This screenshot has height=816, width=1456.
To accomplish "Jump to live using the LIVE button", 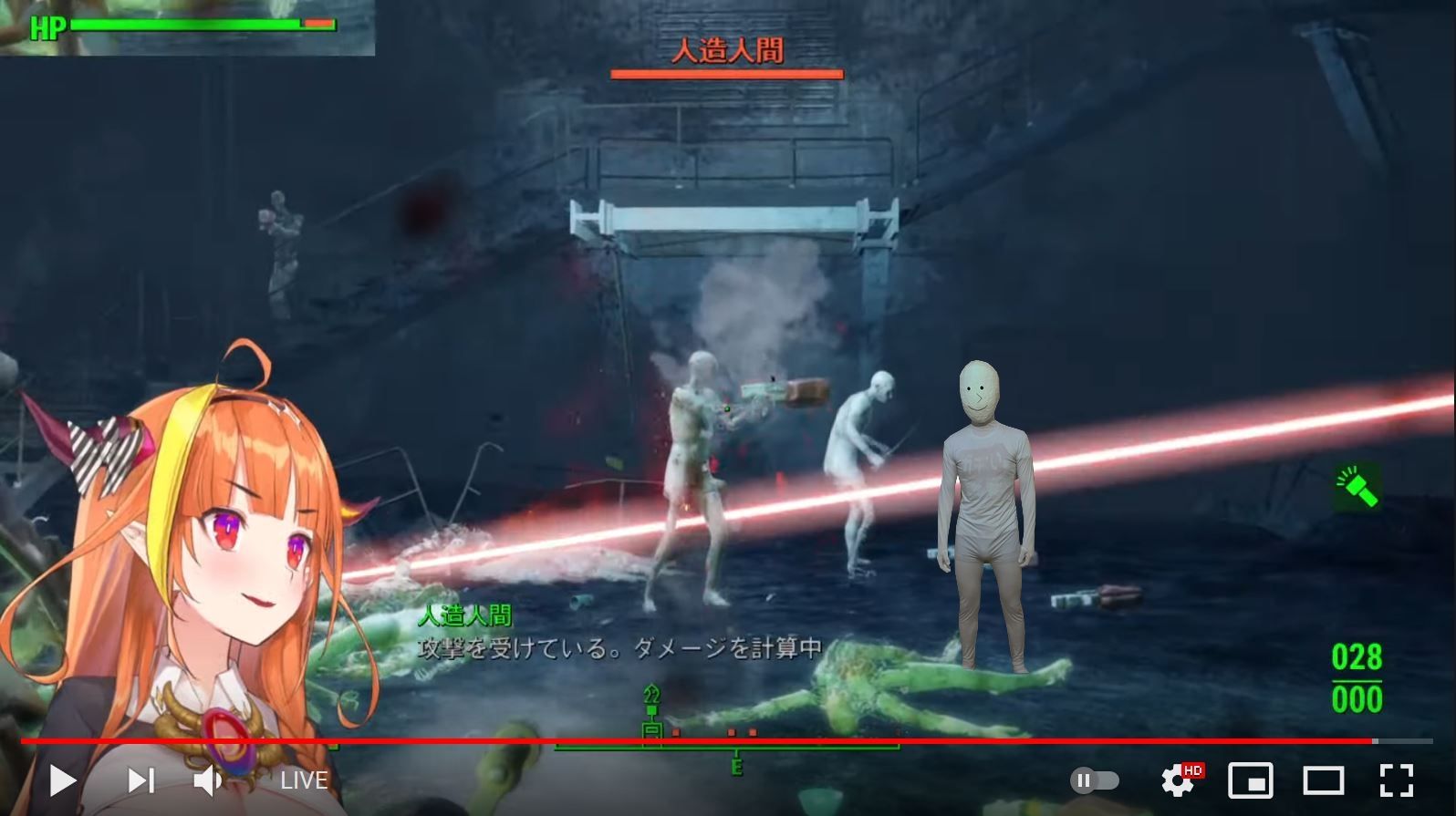I will click(x=304, y=780).
